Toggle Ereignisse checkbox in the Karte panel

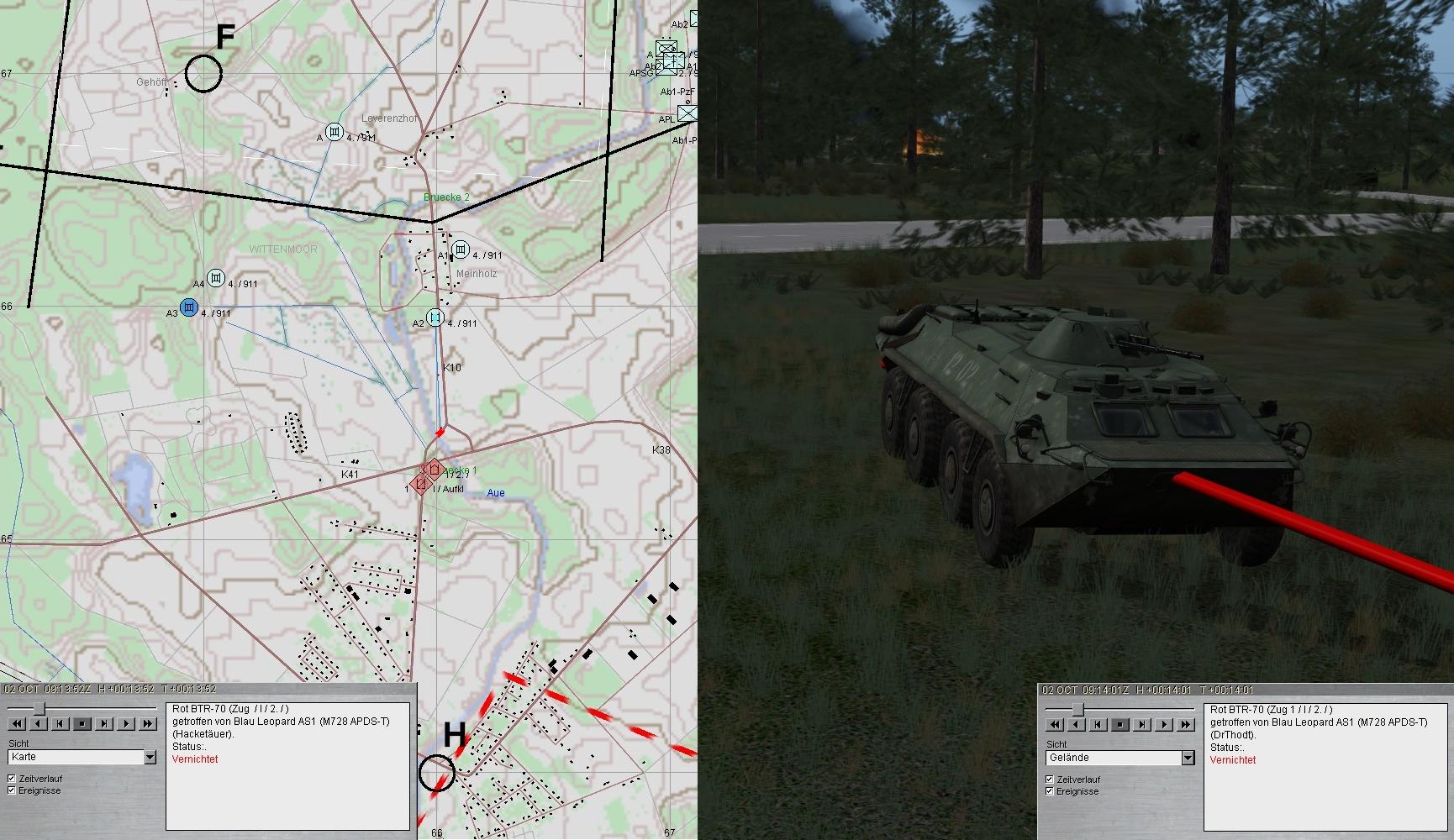click(x=12, y=790)
